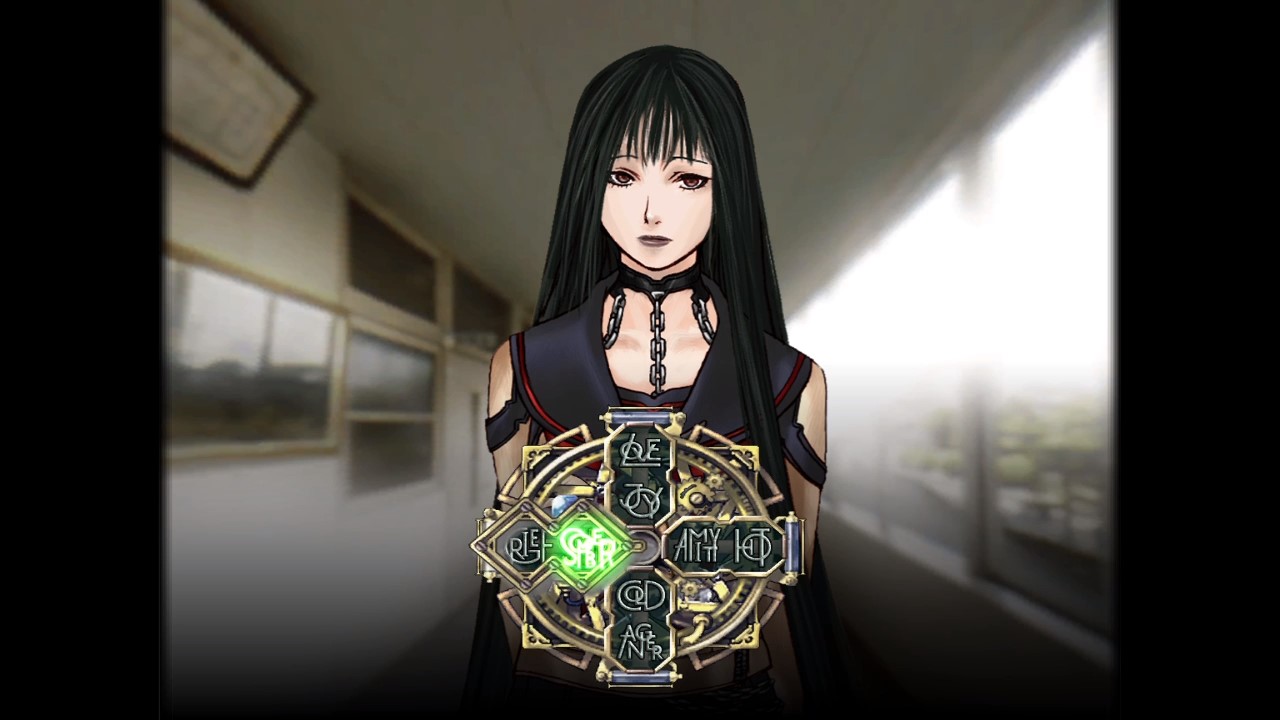Expand the lower arm of the emotion cross
This screenshot has height=720, width=1280.
tap(643, 620)
